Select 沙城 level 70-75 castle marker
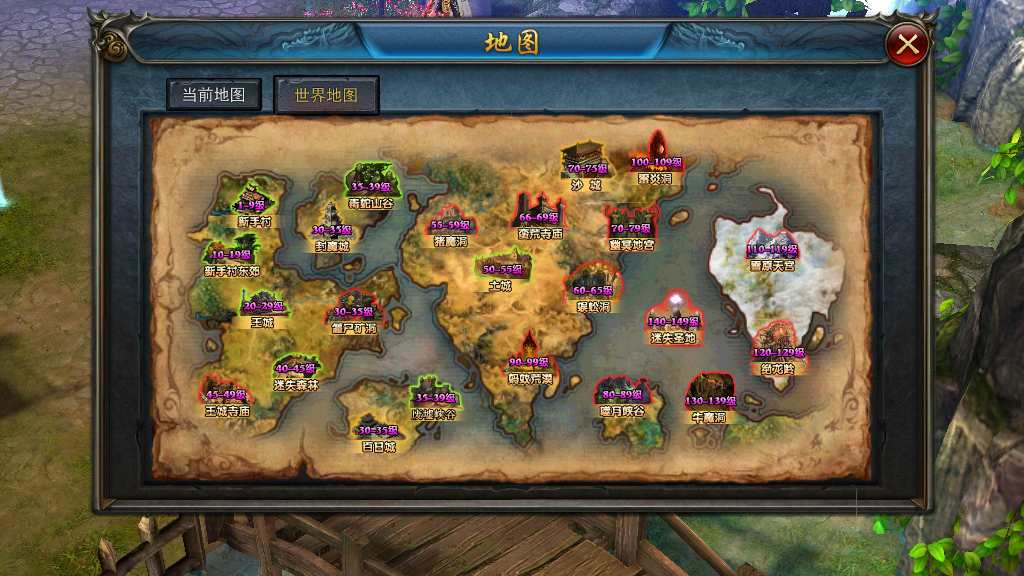This screenshot has width=1024, height=576. point(586,168)
